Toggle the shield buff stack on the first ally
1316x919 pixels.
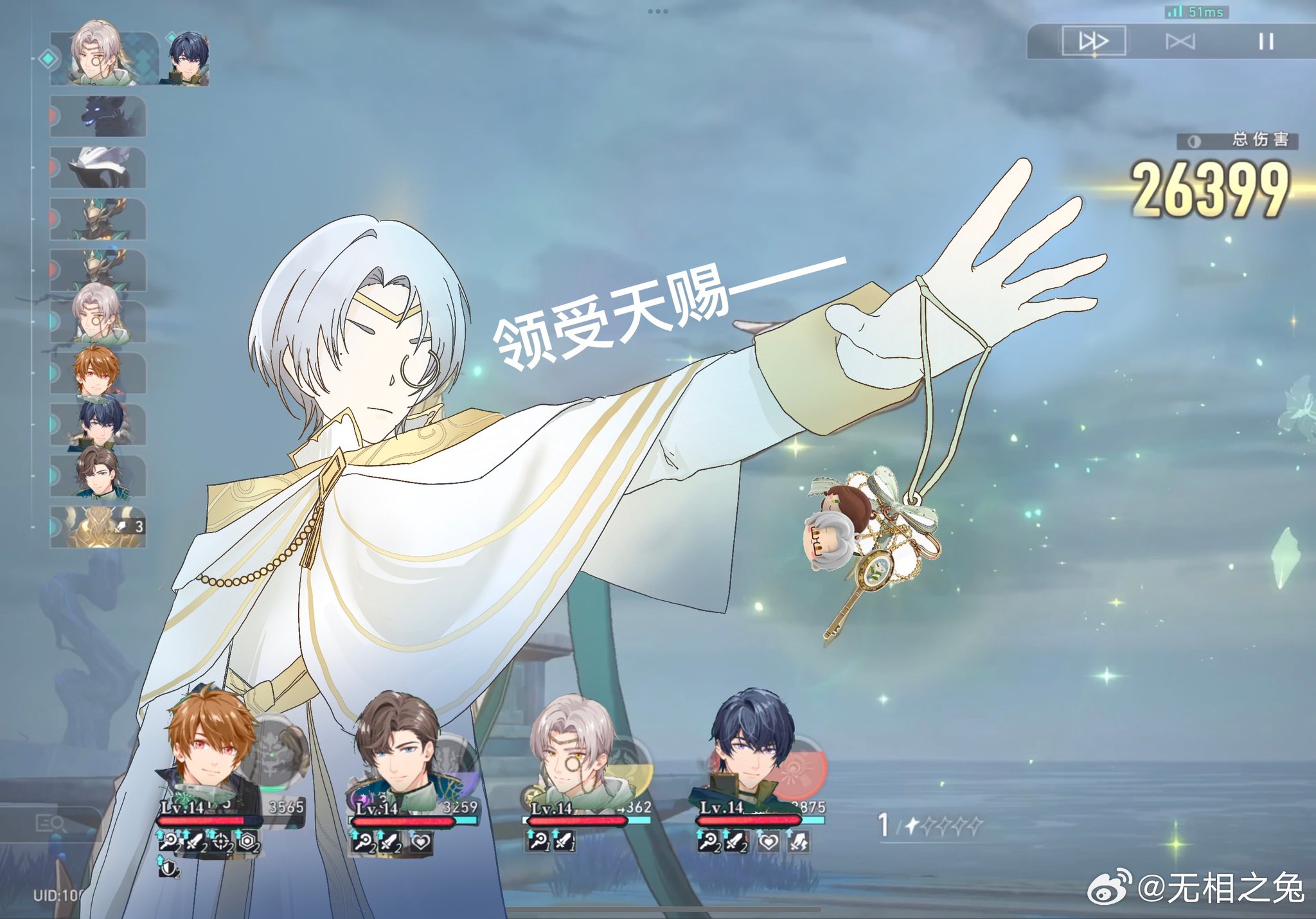point(170,869)
